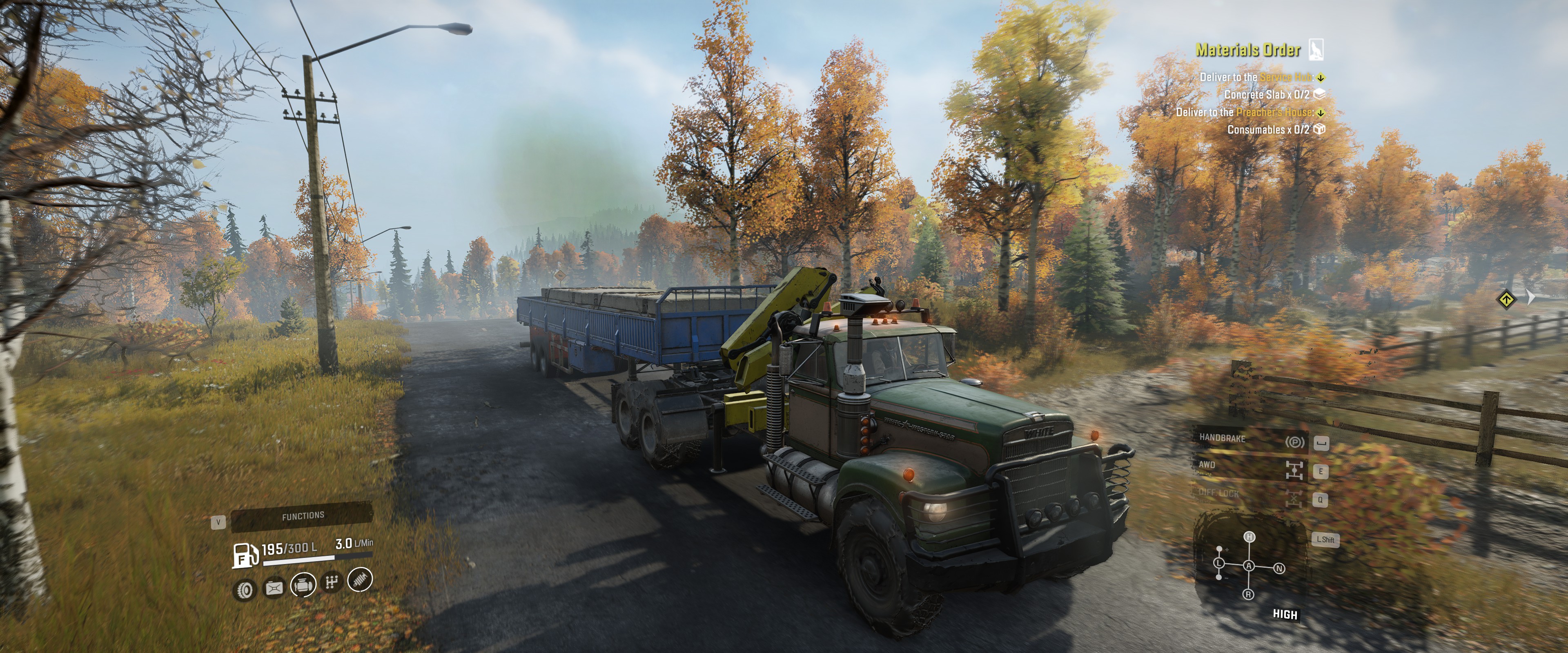Image resolution: width=1568 pixels, height=653 pixels.
Task: Click the tire status icon
Action: pyautogui.click(x=245, y=590)
